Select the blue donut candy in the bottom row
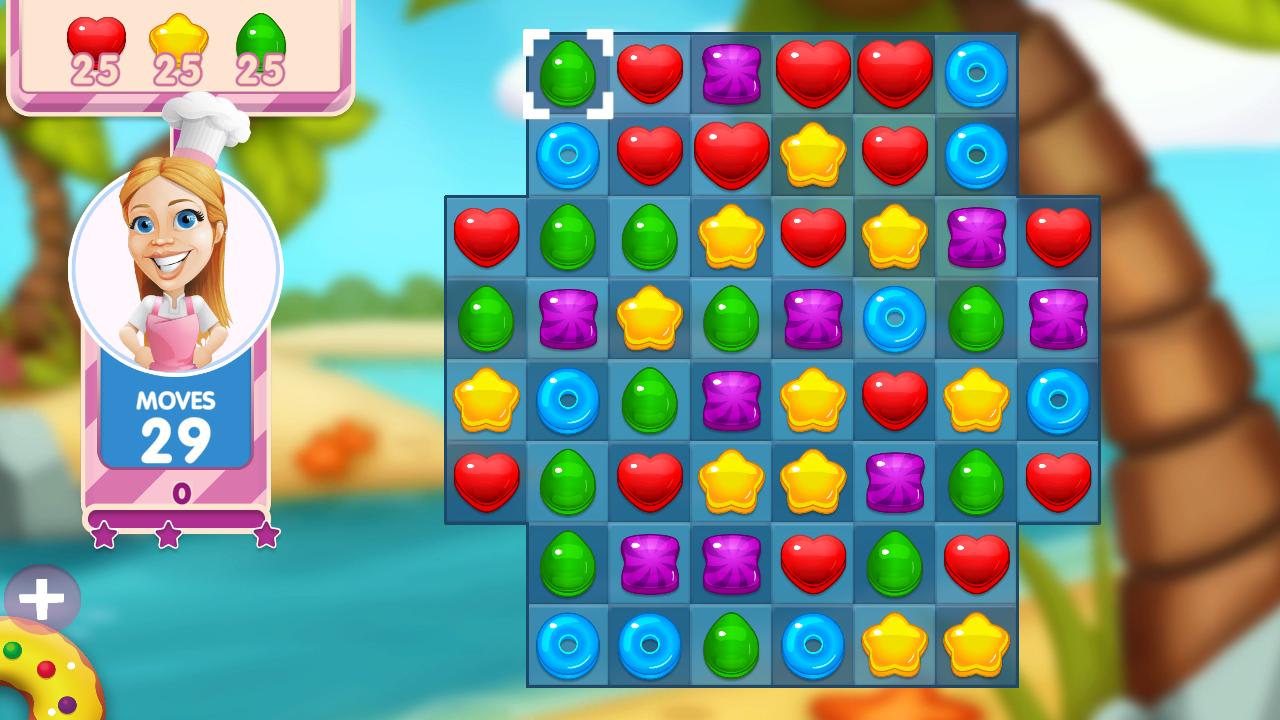This screenshot has height=720, width=1280. 567,645
